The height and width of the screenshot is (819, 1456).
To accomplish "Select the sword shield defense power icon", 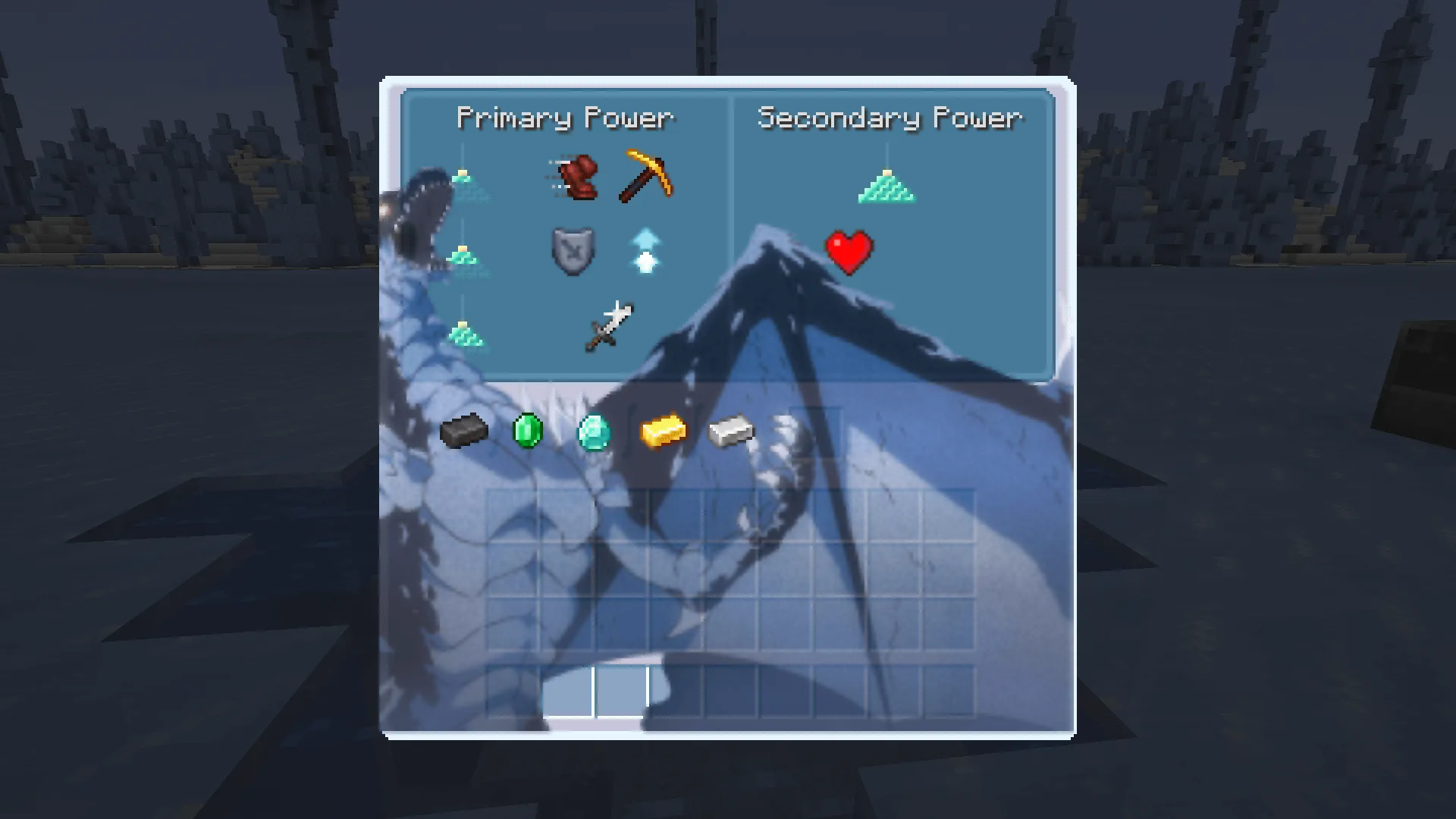I will click(x=573, y=253).
